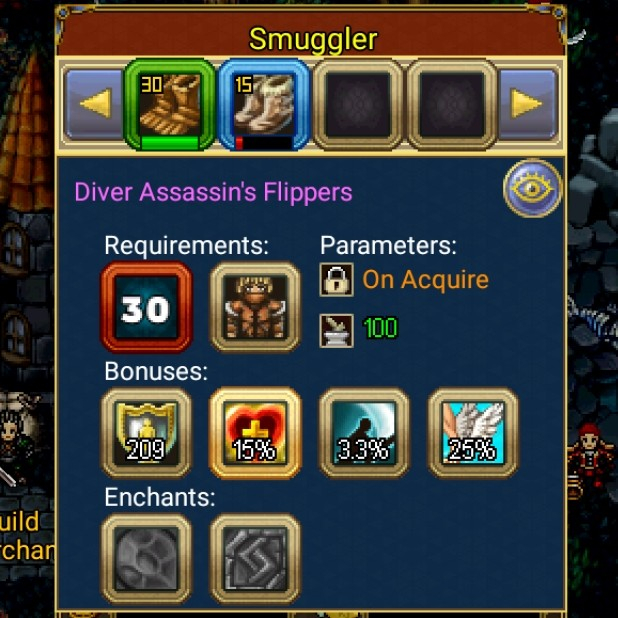618x618 pixels.
Task: Show next items with the right arrow
Action: [x=528, y=104]
